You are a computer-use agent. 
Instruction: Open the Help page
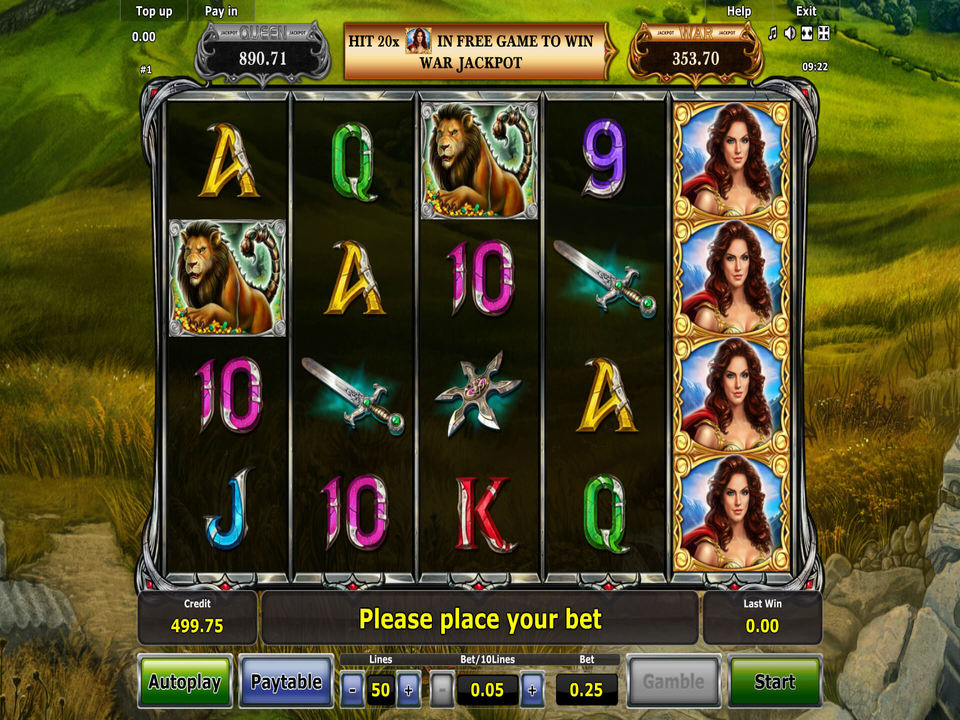[739, 12]
